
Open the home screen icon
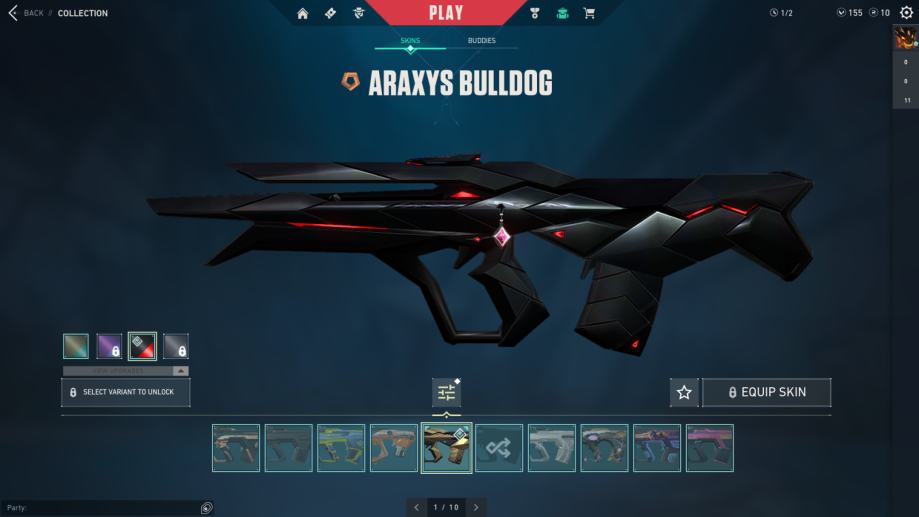coord(302,13)
